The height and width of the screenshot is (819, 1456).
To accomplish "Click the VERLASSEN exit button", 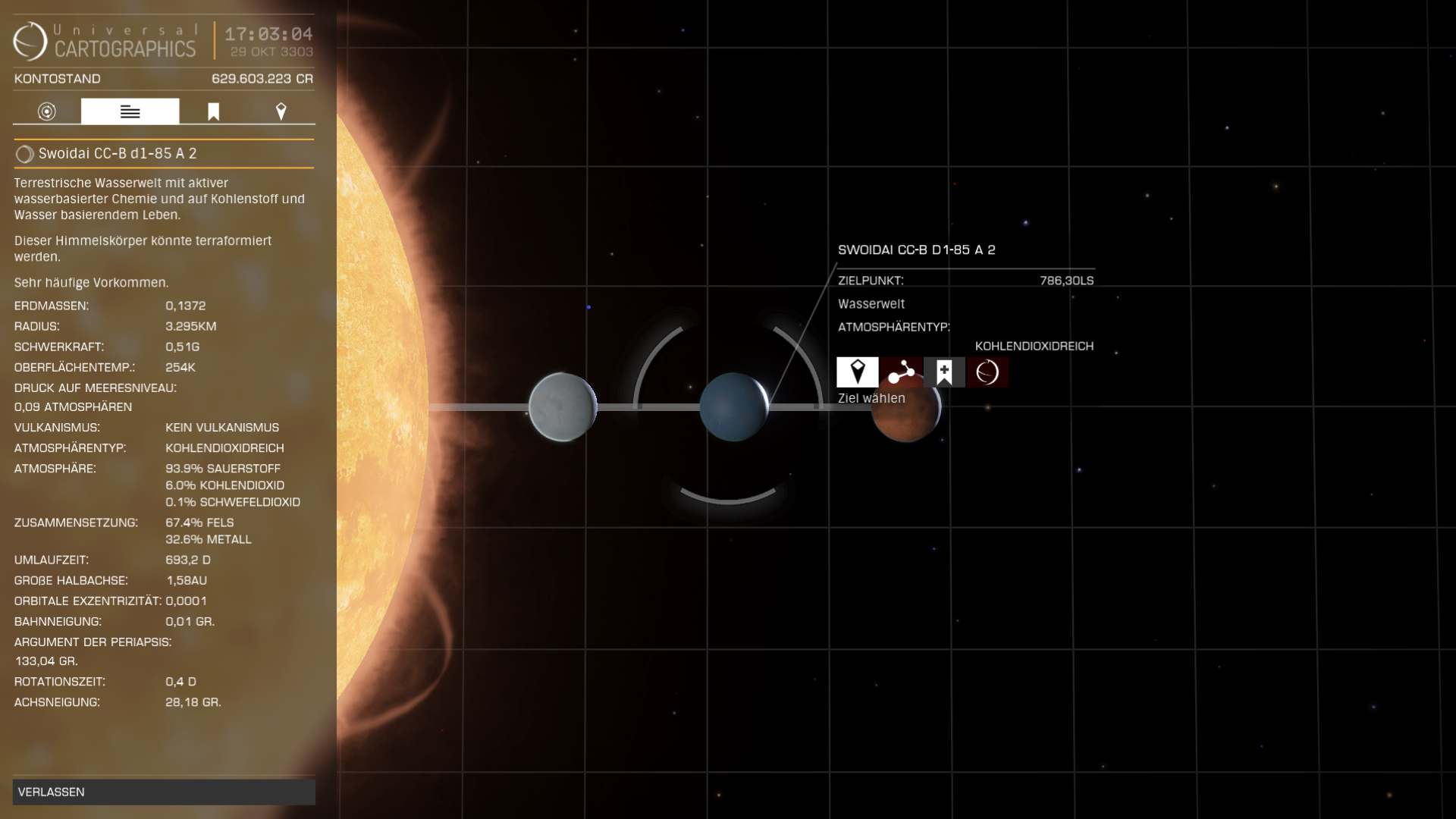I will pos(164,792).
